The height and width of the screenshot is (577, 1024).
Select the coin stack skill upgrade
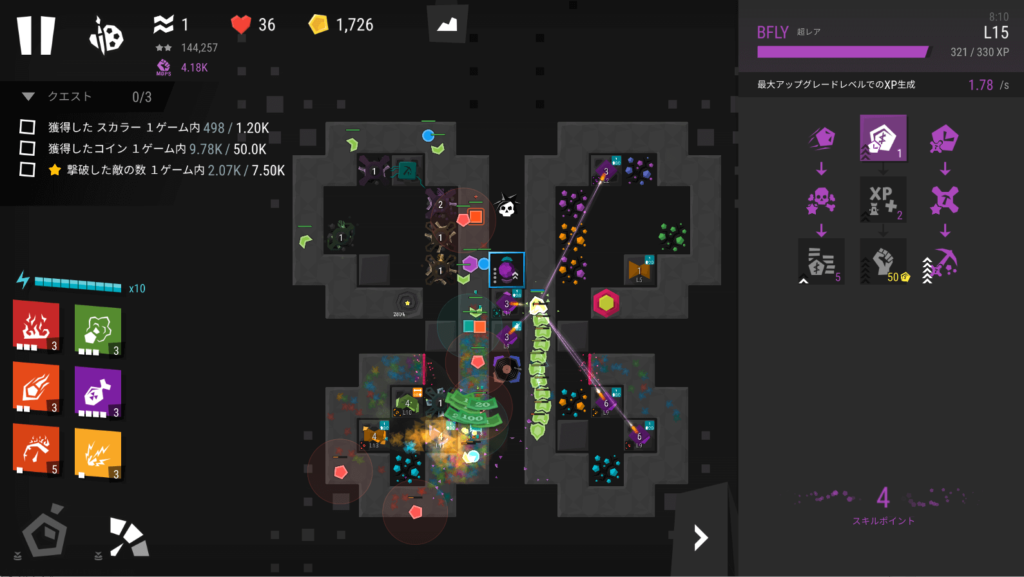click(x=821, y=261)
